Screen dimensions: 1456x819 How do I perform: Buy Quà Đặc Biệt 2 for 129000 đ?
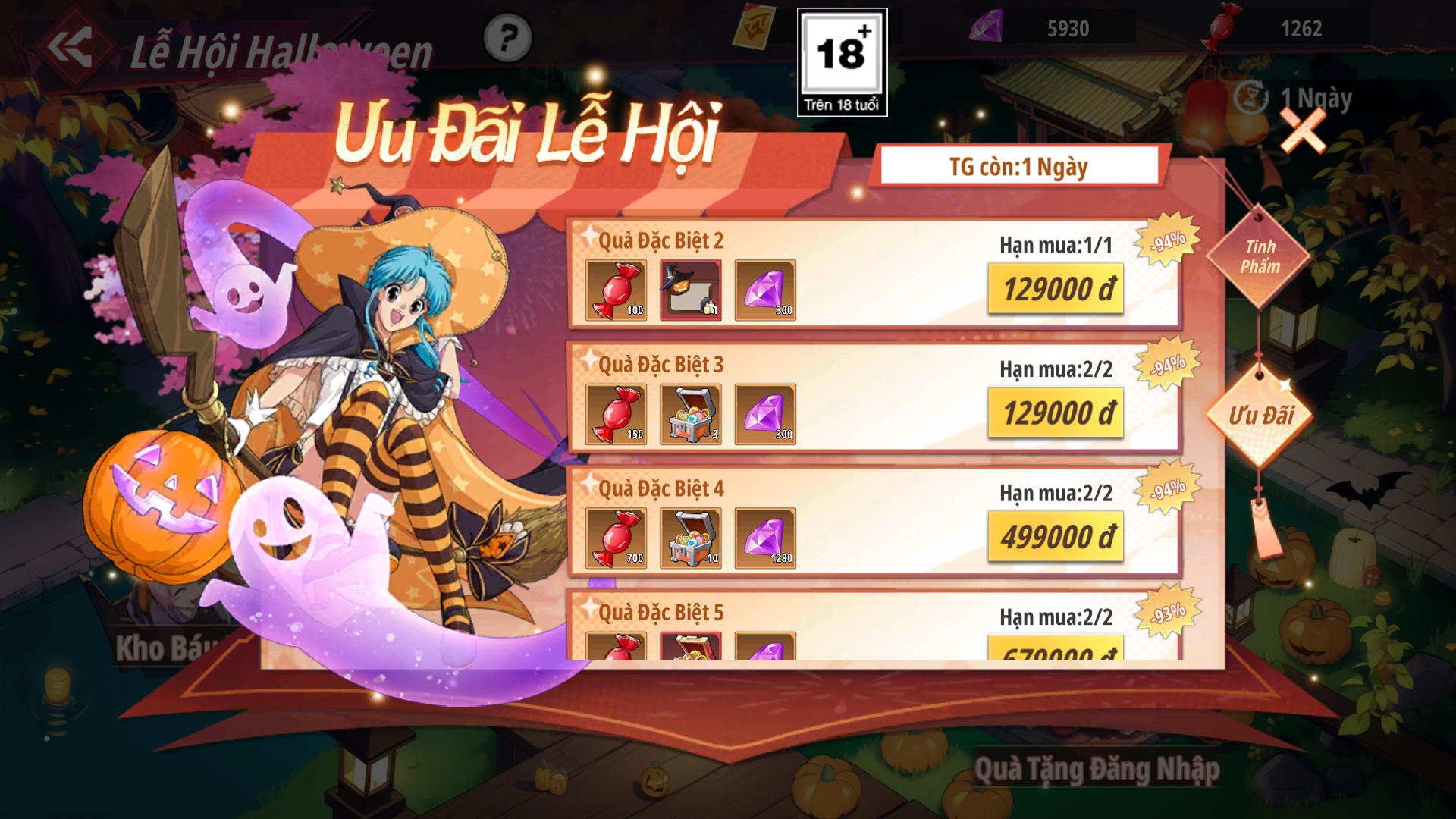pyautogui.click(x=1056, y=289)
